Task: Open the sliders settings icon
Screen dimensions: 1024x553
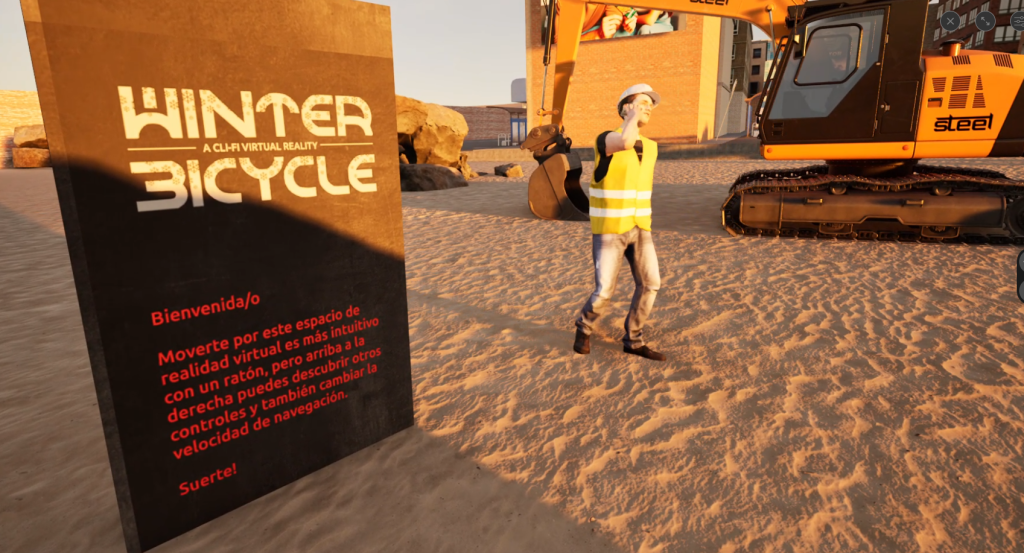Action: pos(1017,20)
